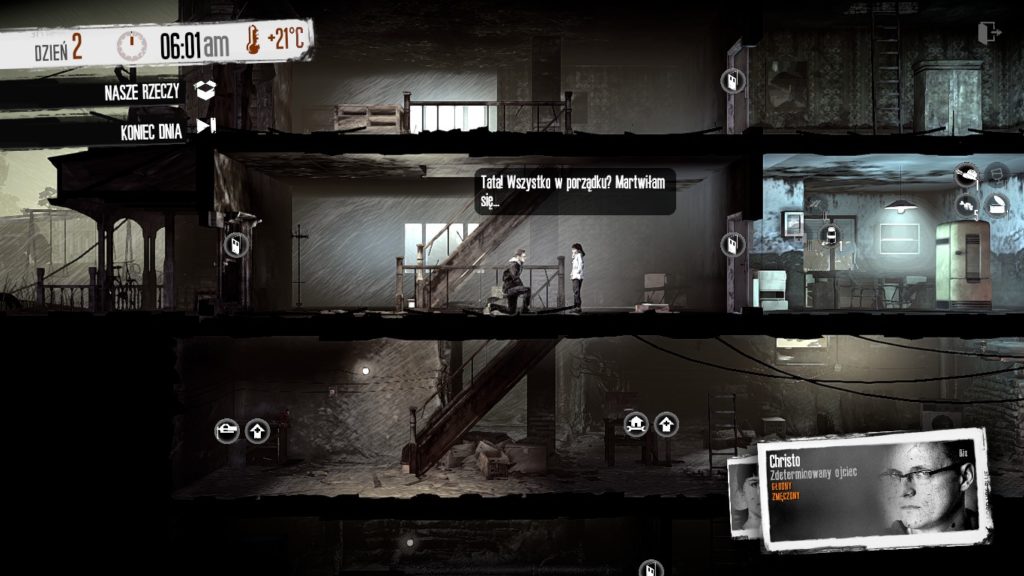Viewport: 1024px width, 576px height.
Task: Open the workshop house-and-wrench icon
Action: click(636, 424)
